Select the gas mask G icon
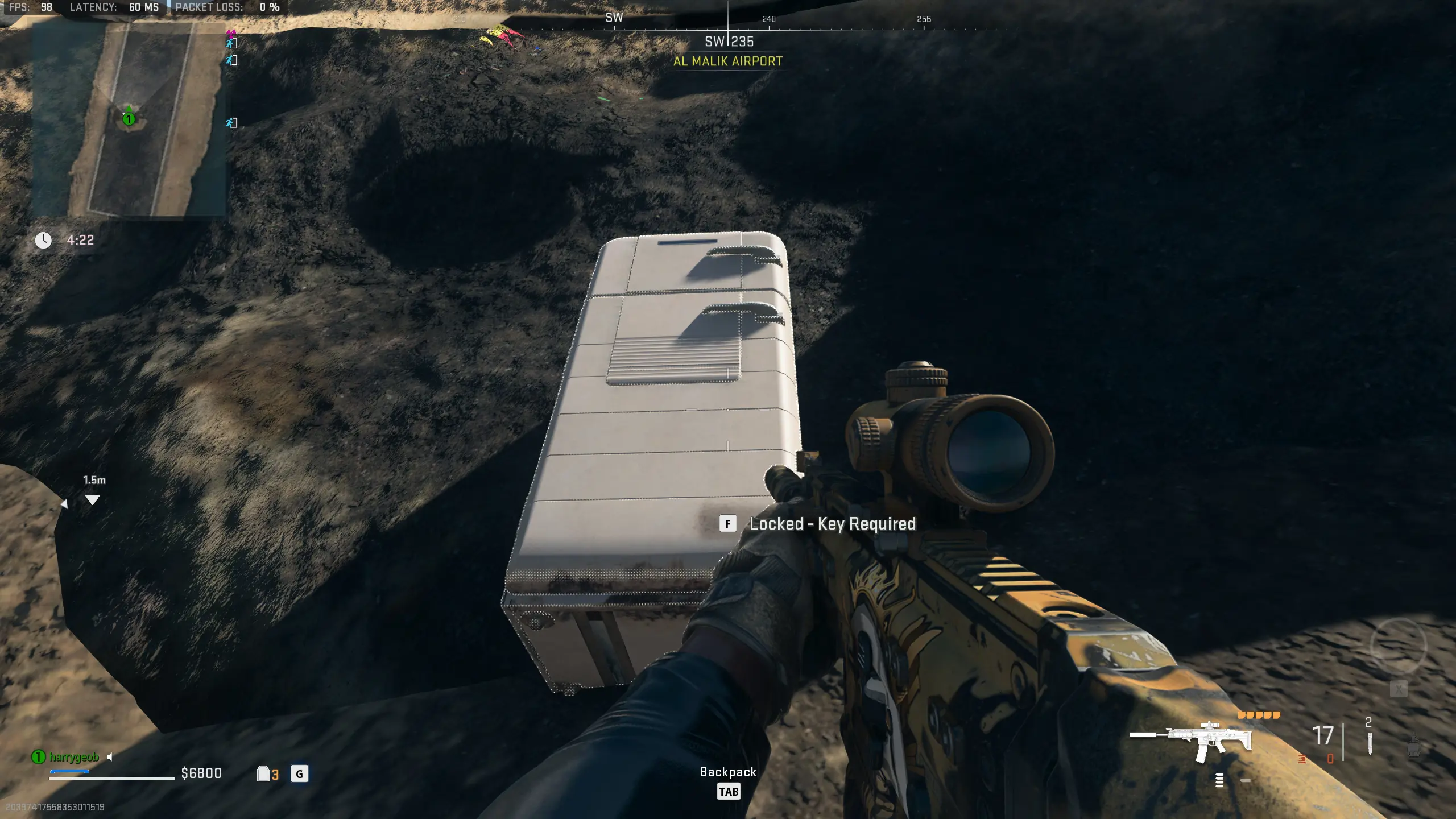Viewport: 1456px width, 819px height. [300, 773]
